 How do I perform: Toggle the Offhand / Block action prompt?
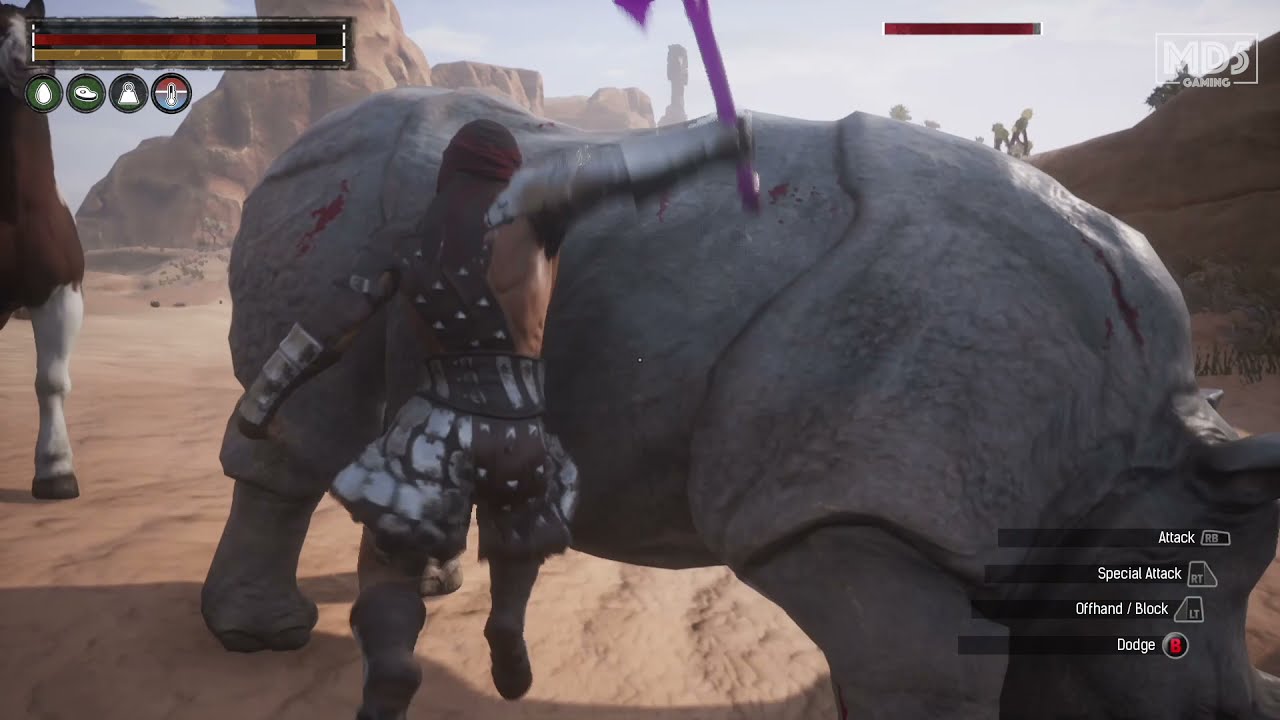coord(1121,609)
